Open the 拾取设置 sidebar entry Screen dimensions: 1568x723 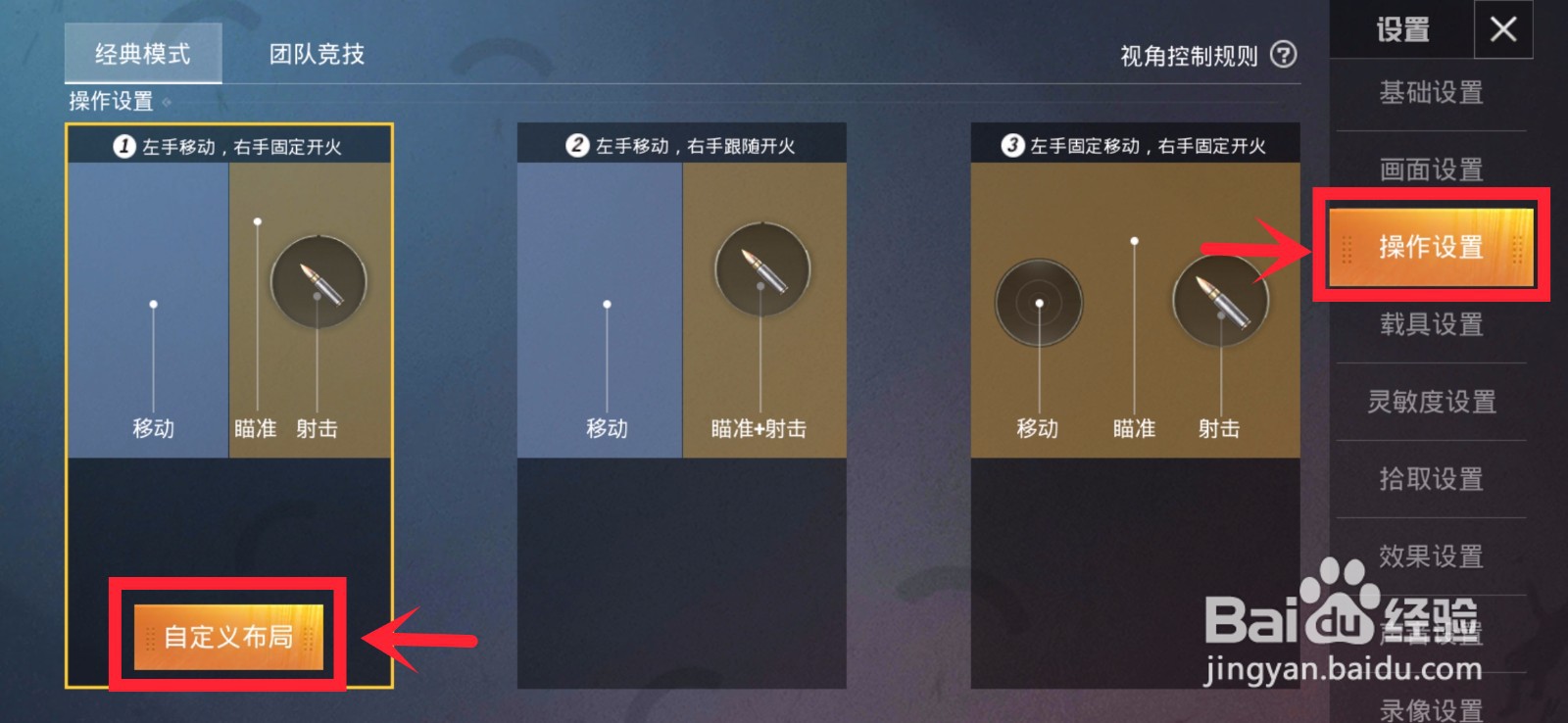1430,480
